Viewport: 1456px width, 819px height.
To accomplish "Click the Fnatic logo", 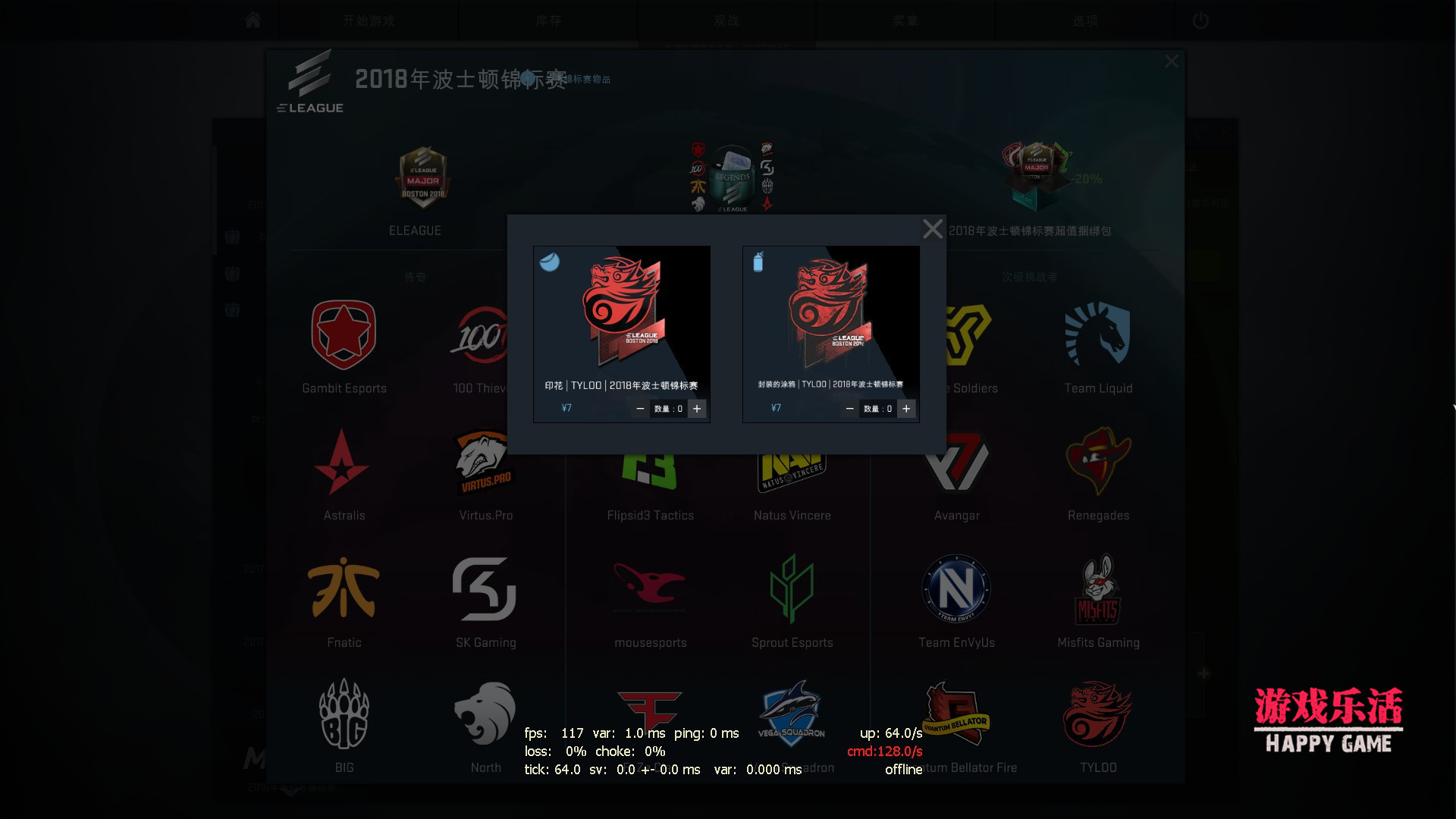I will (344, 588).
